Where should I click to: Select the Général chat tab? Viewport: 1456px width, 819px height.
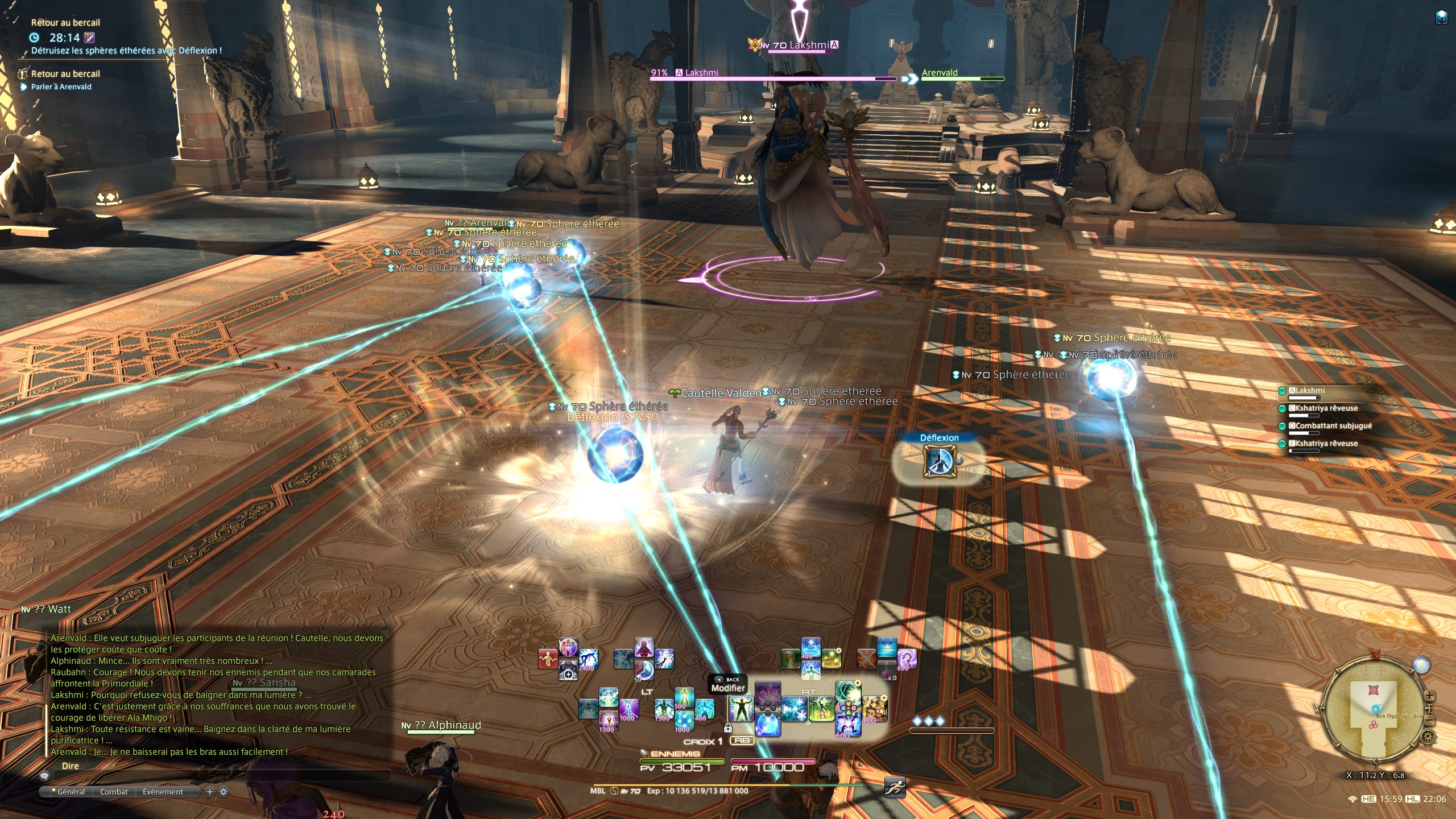[71, 792]
